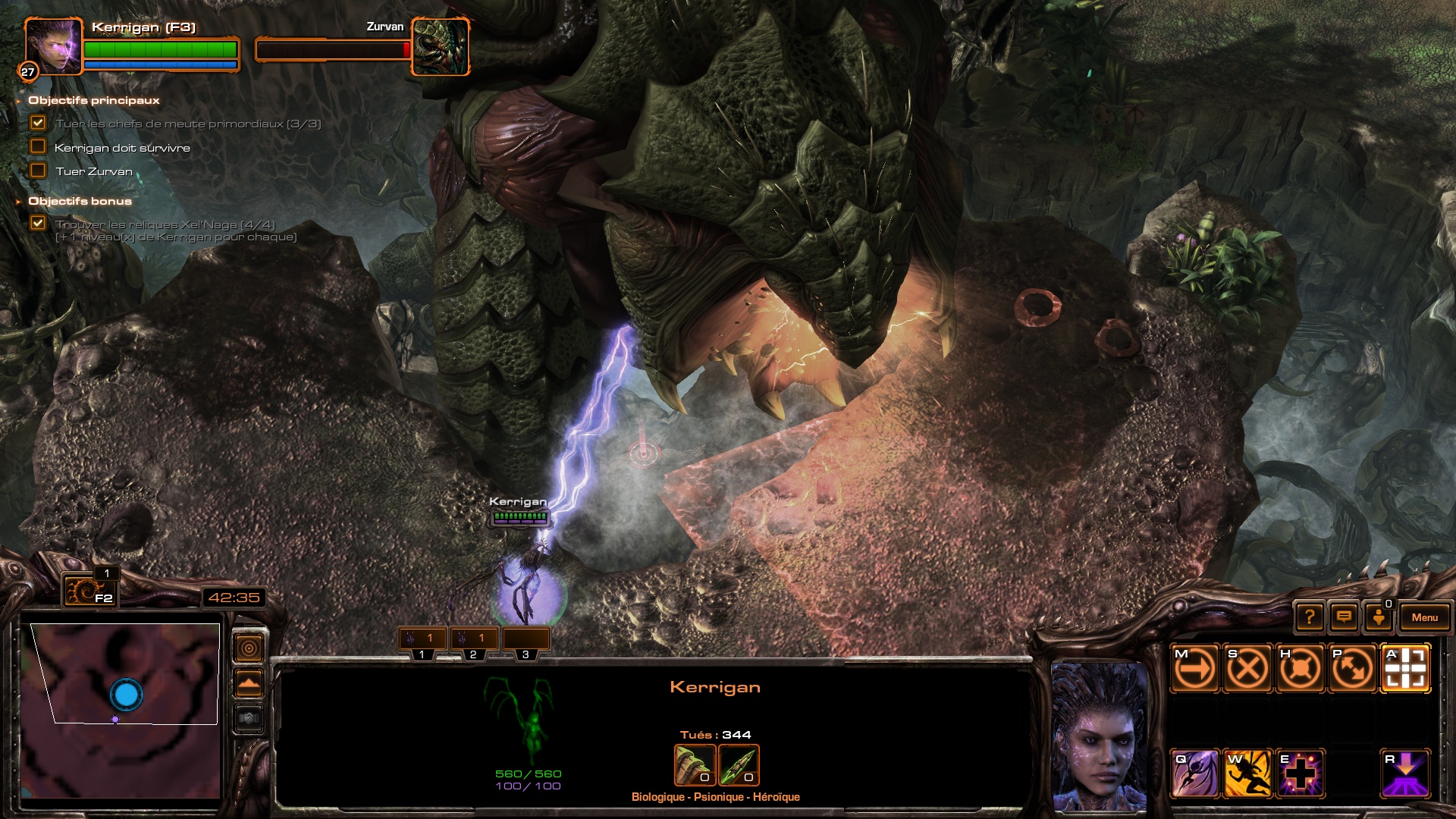The height and width of the screenshot is (819, 1456).
Task: Activate Kerrigan's Q leaping strike ability
Action: click(1194, 774)
